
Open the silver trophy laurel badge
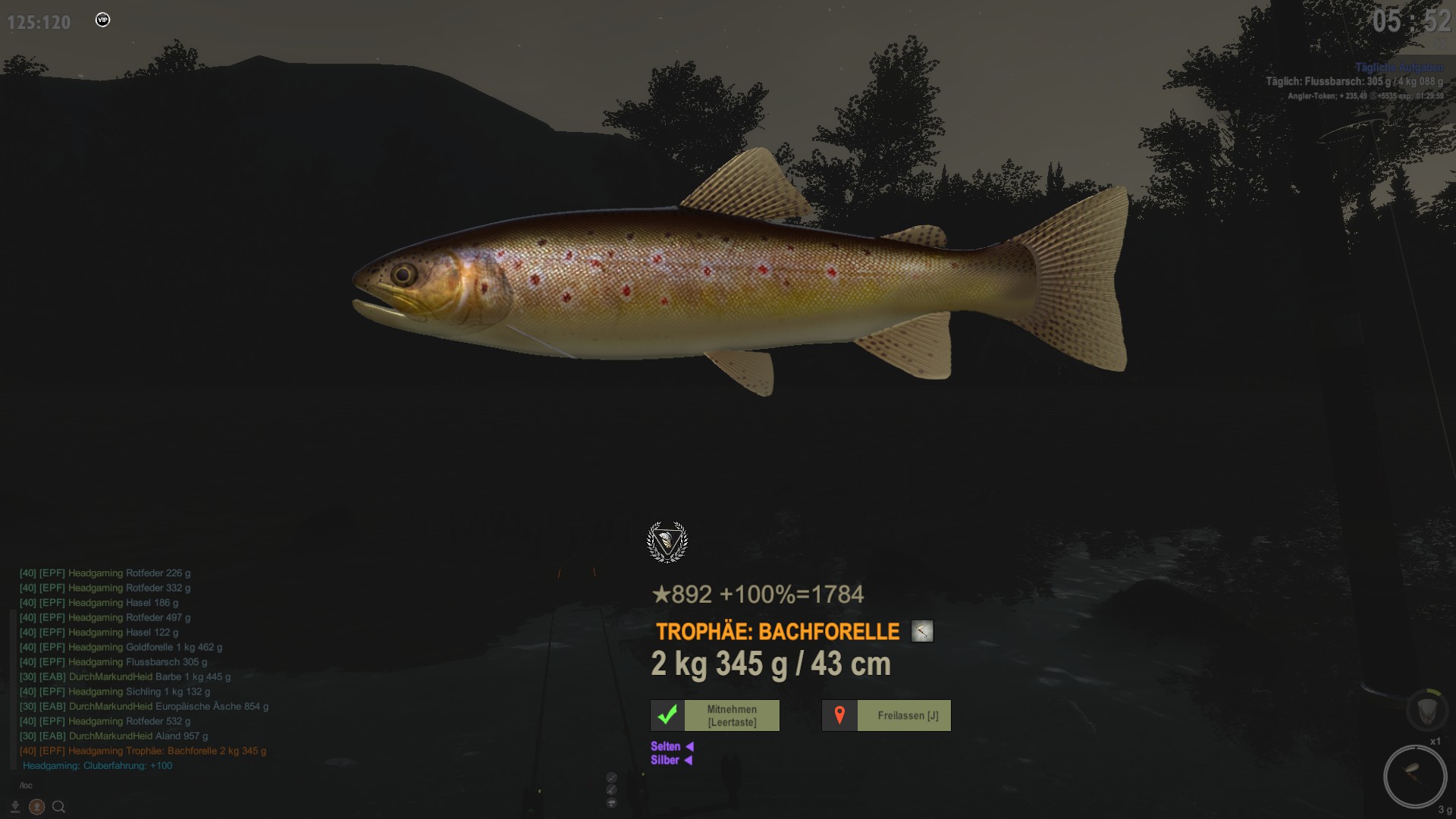coord(667,542)
